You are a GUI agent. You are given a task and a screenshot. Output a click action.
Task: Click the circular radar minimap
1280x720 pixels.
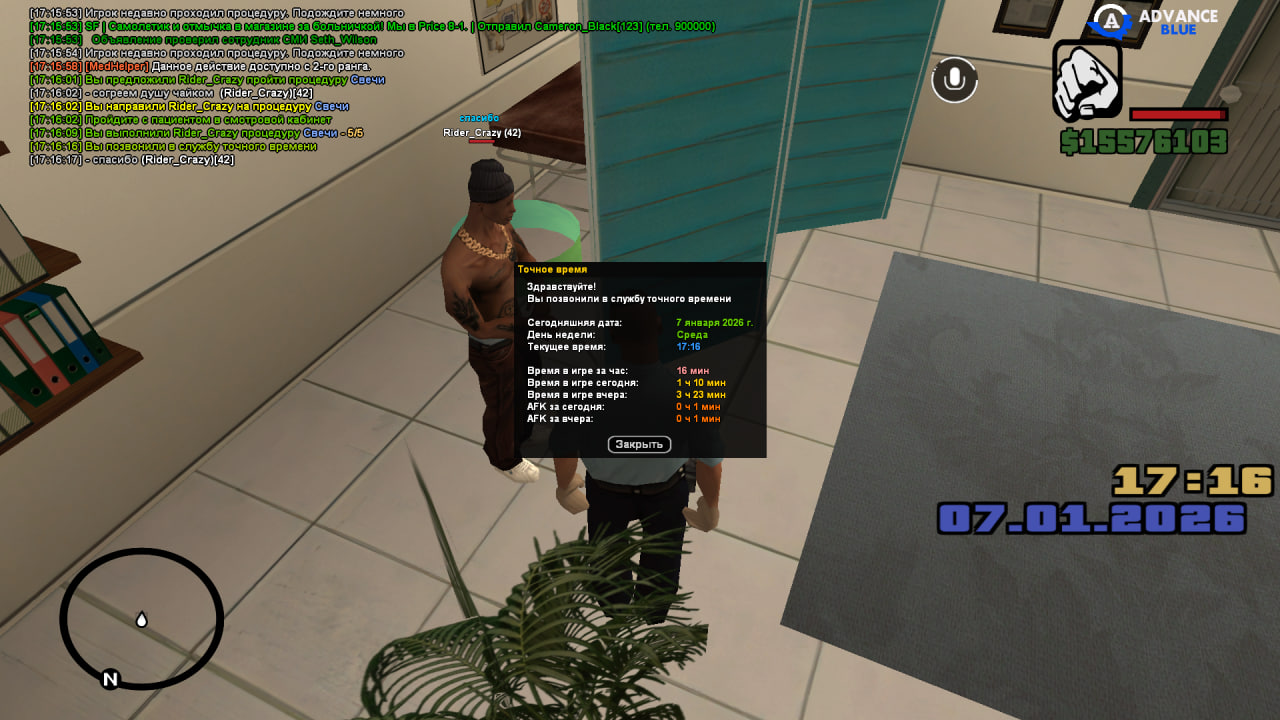[141, 619]
